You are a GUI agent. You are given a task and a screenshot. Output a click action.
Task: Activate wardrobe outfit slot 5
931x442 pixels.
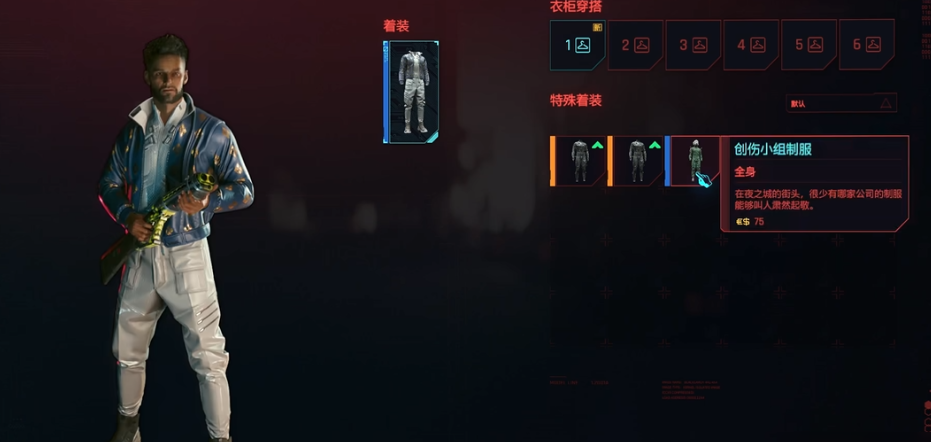pos(808,45)
